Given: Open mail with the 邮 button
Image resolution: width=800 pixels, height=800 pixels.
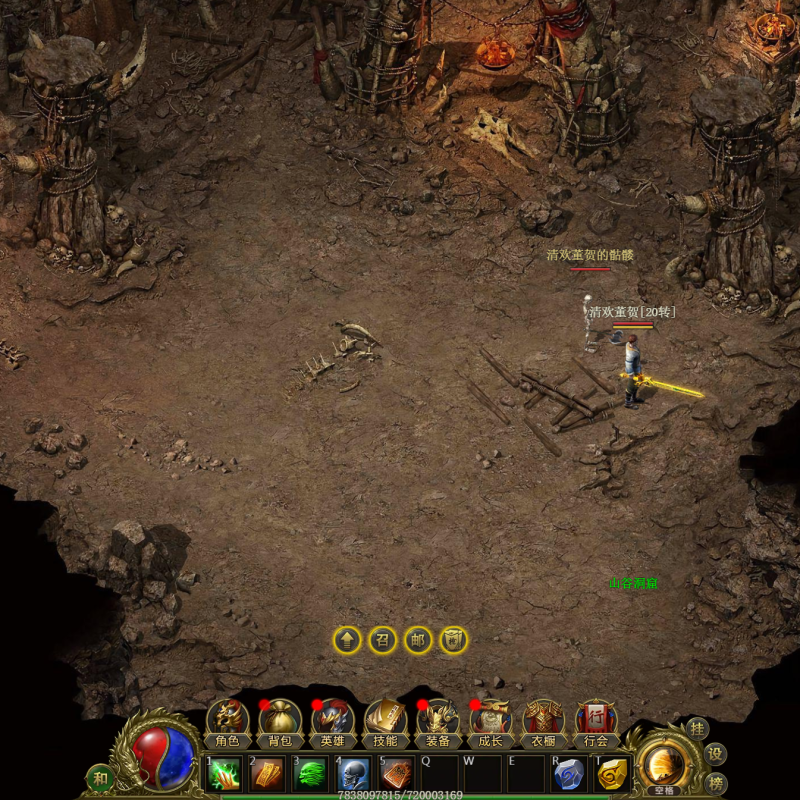Looking at the screenshot, I should 417,640.
